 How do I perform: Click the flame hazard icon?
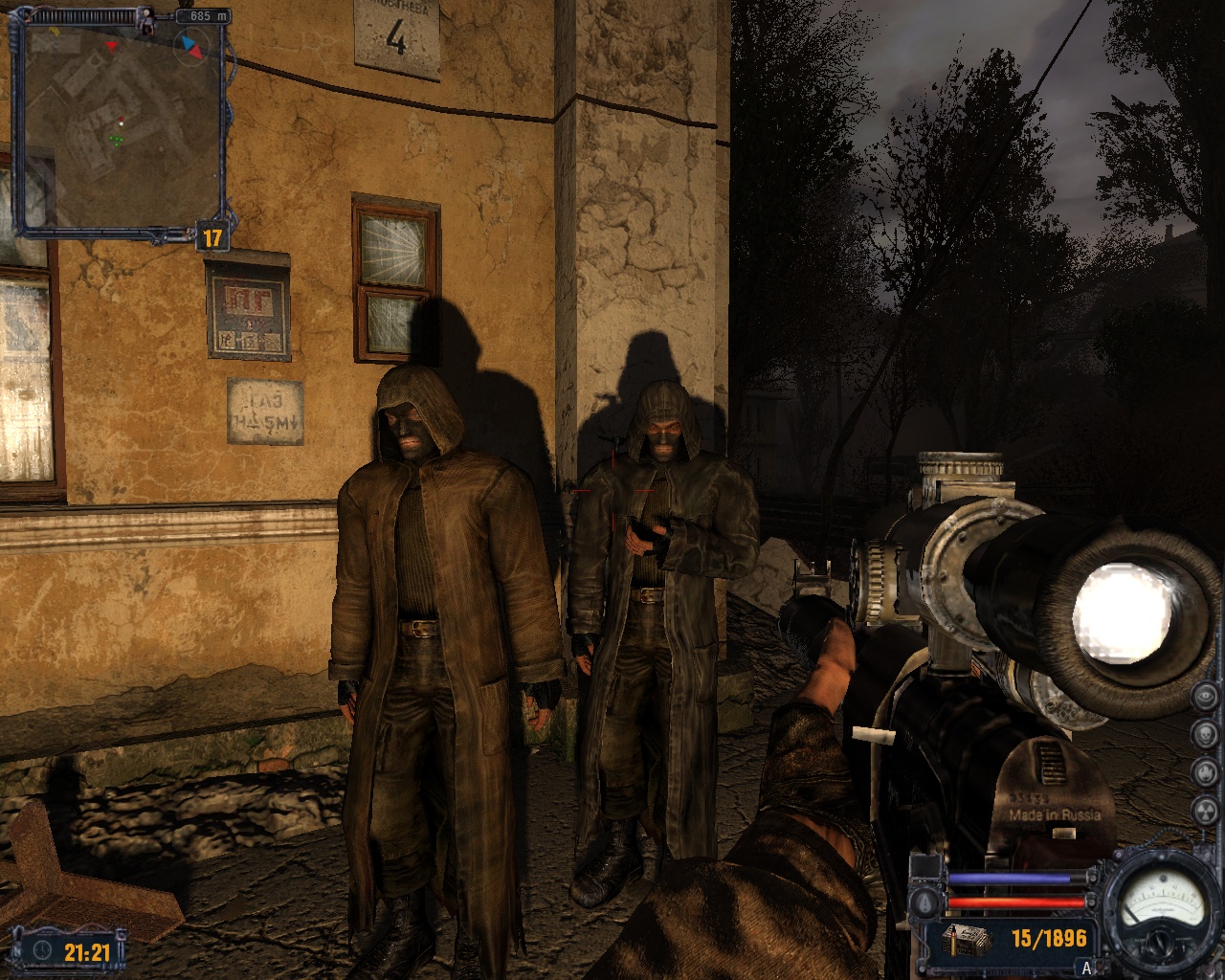point(1204,771)
